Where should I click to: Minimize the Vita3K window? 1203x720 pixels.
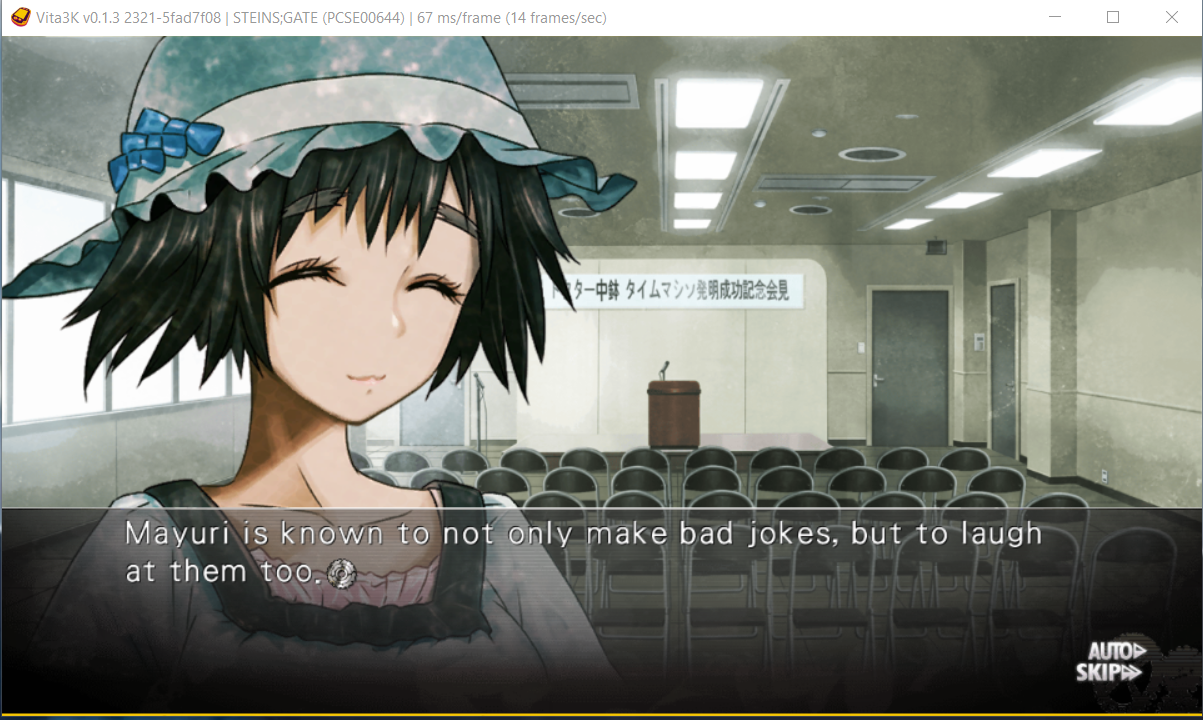(x=1054, y=18)
